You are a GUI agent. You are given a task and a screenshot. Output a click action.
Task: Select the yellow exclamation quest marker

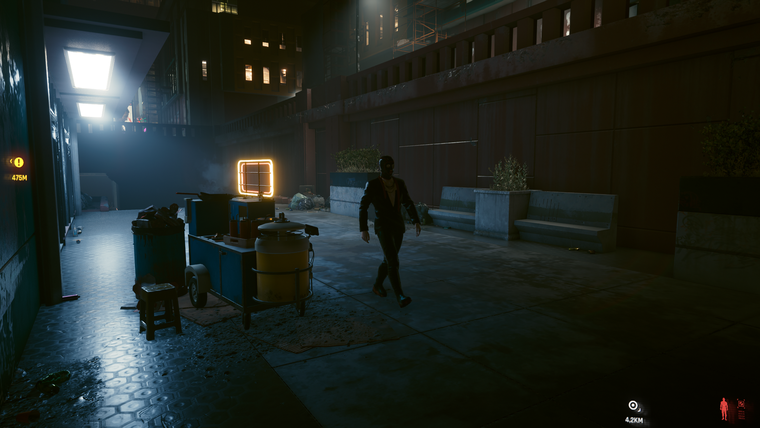(17, 161)
